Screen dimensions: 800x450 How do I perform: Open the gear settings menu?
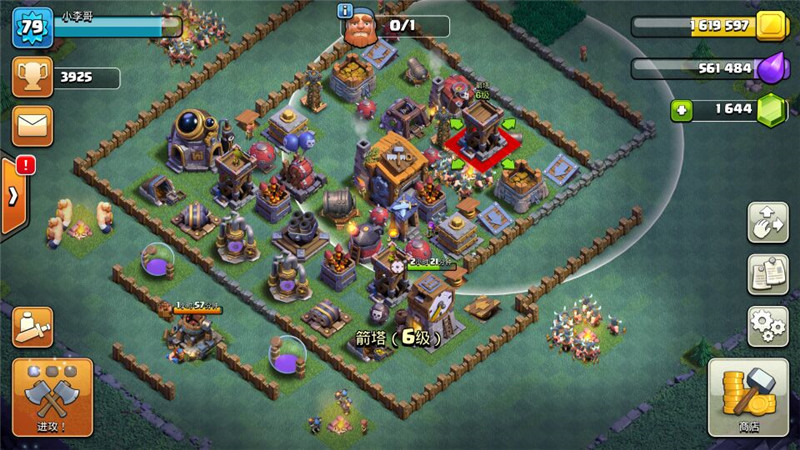(768, 326)
